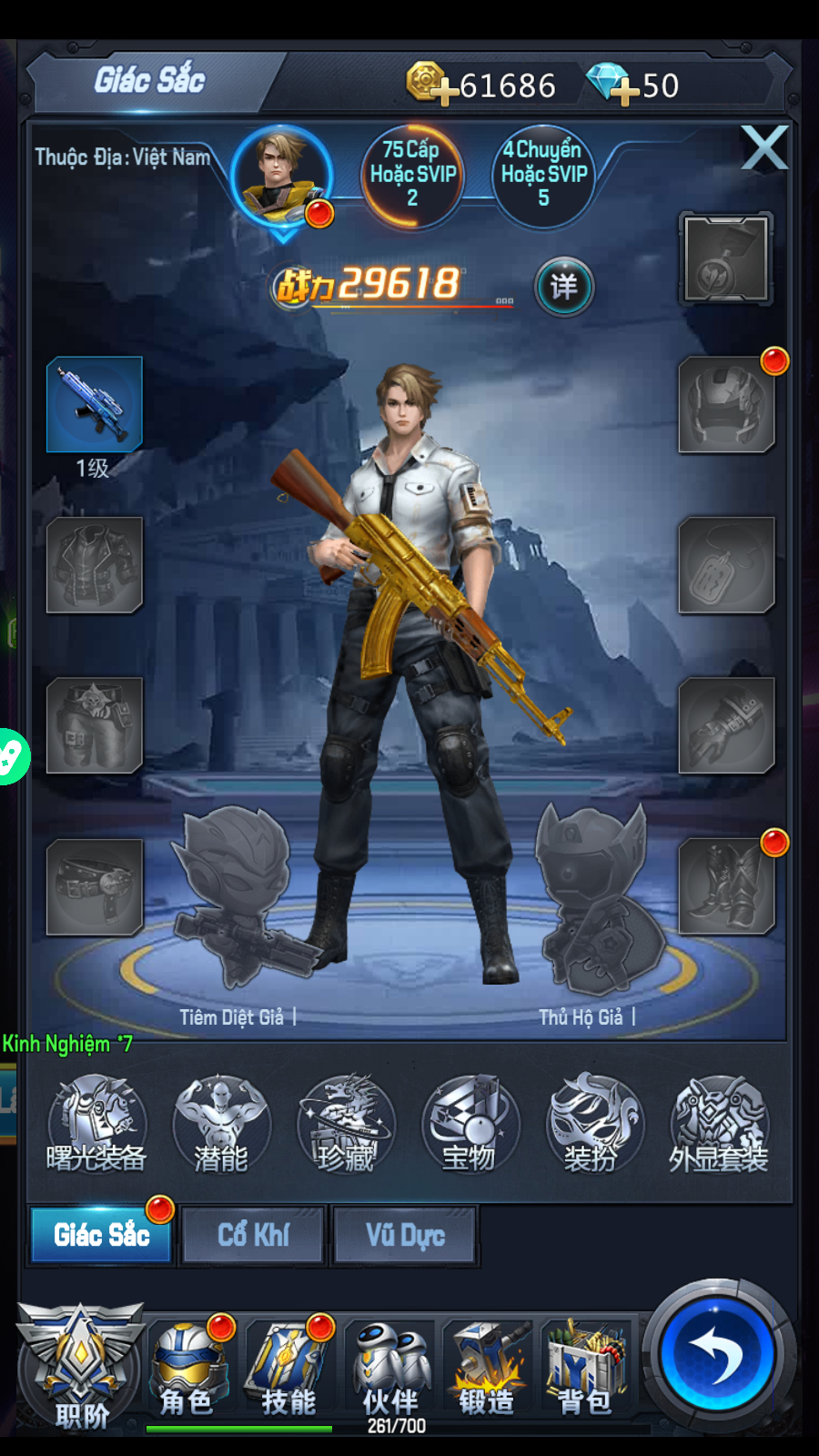Open the 宝物 treasure menu

tap(470, 1124)
